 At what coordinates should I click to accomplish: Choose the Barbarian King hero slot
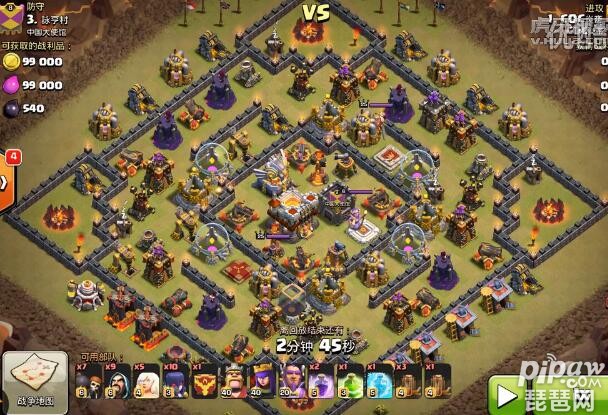coord(234,386)
